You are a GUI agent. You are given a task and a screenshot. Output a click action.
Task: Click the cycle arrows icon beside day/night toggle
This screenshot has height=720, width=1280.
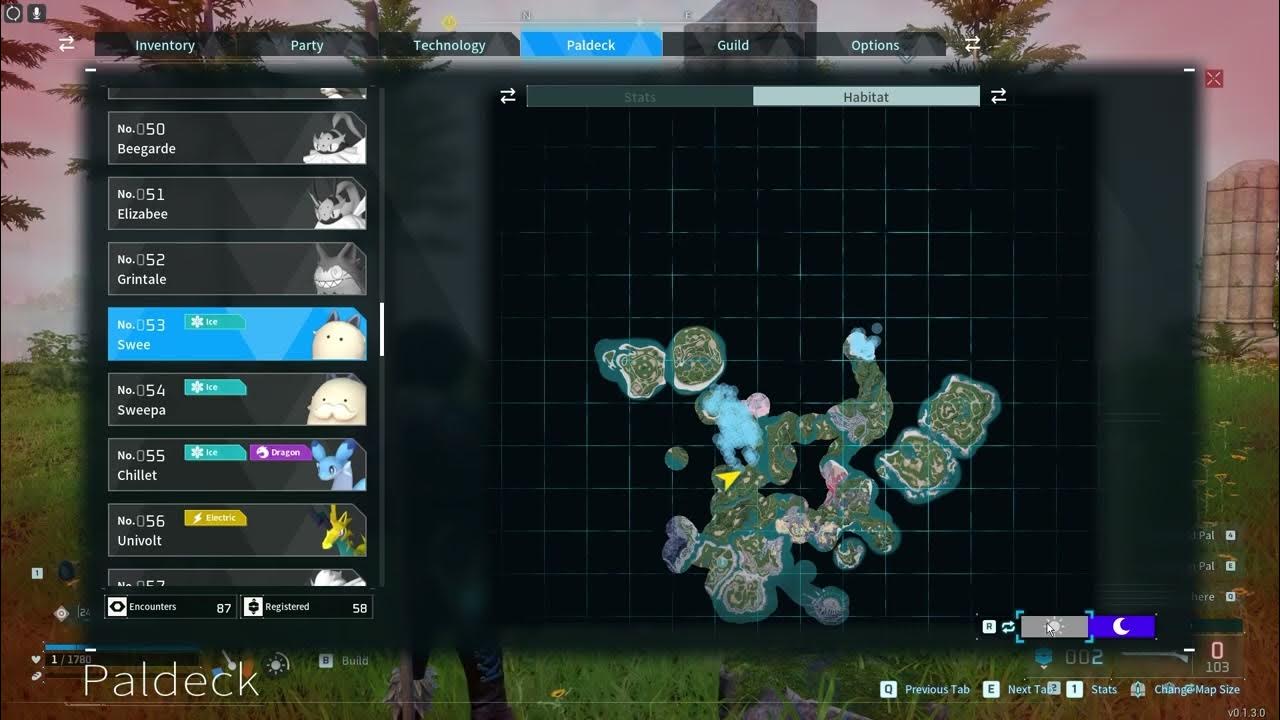(x=1007, y=627)
